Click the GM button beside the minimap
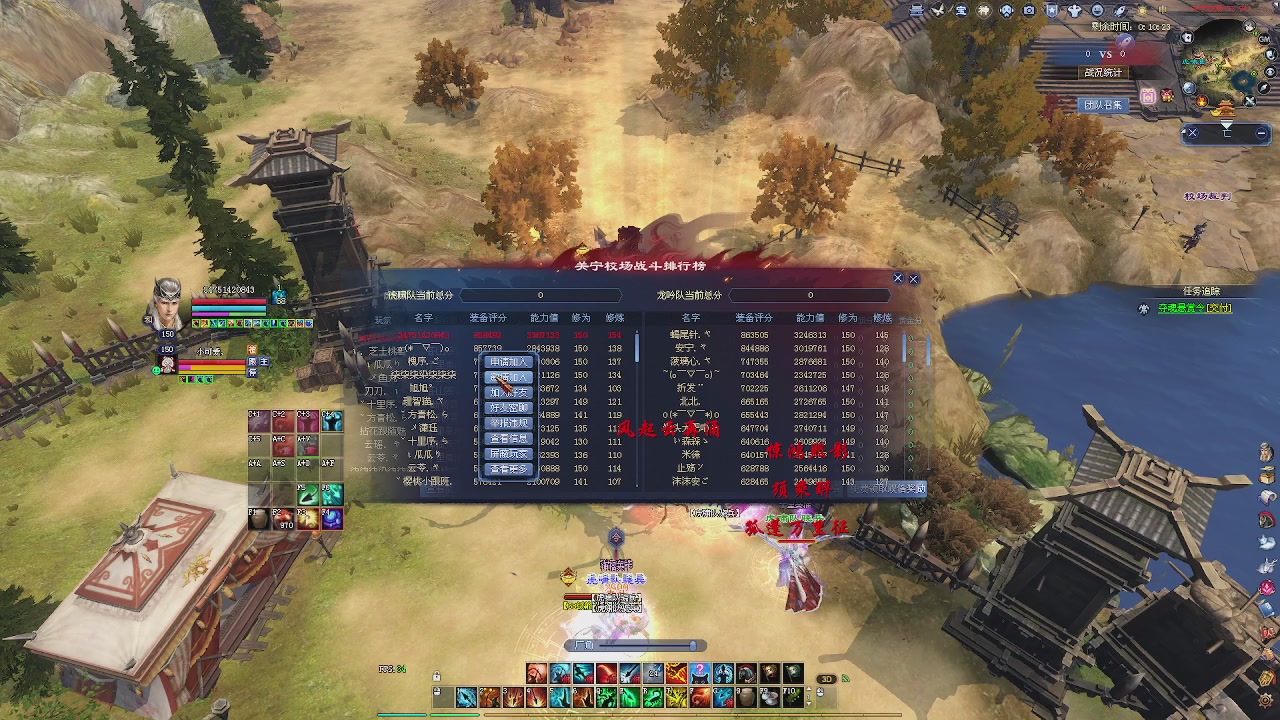Screen dimensions: 1280x720 point(1267,37)
